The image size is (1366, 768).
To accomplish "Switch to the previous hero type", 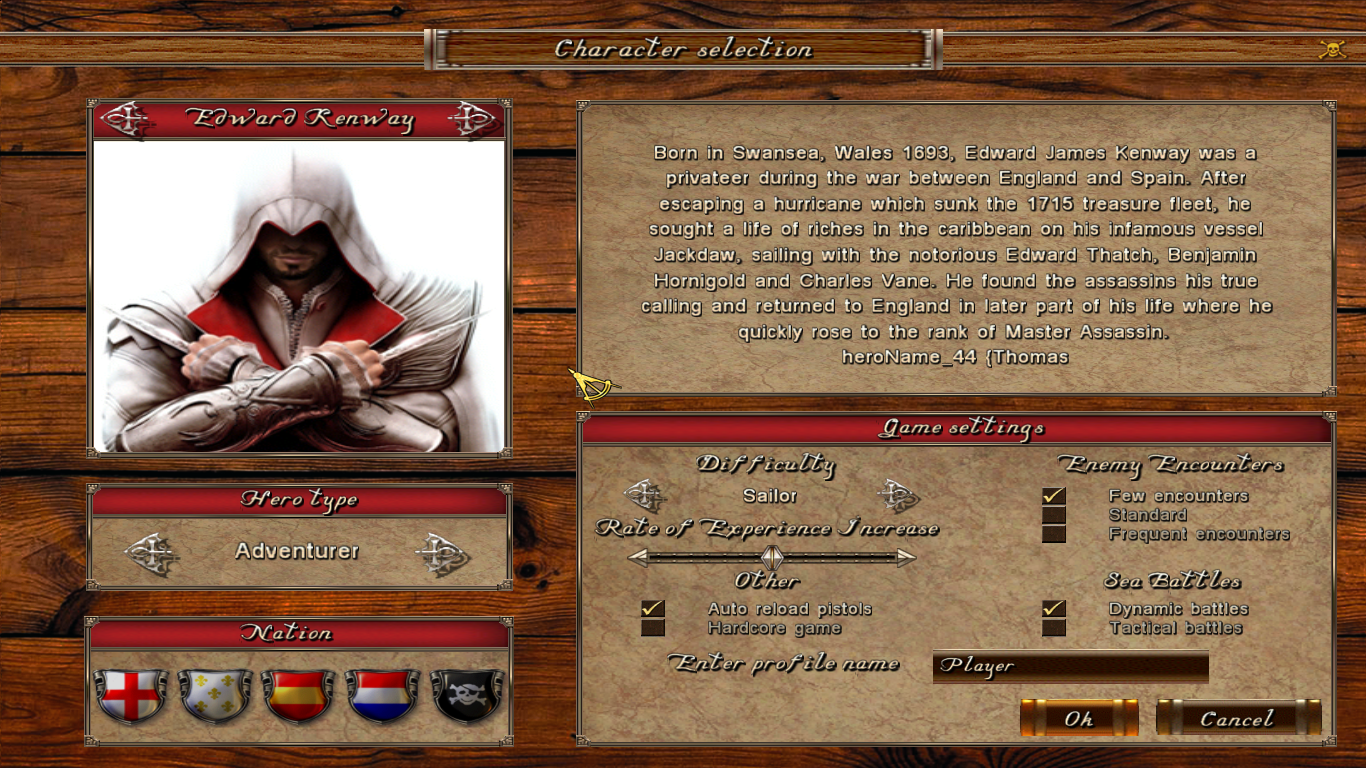I will tap(152, 552).
